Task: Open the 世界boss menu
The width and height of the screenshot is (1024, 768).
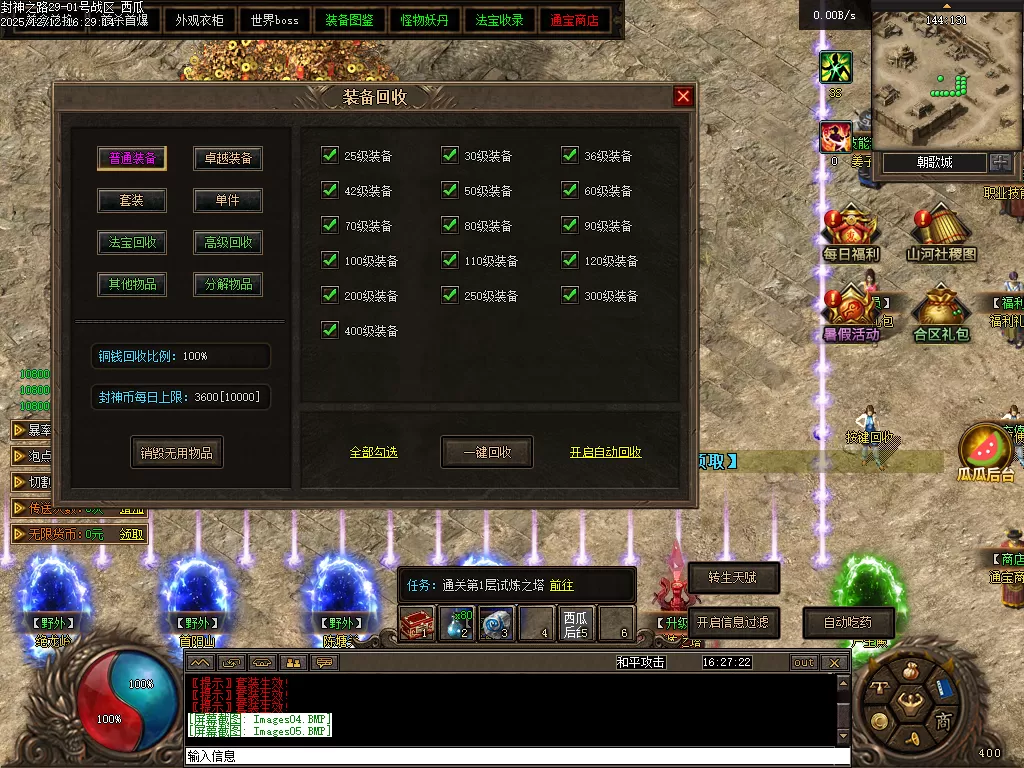Action: pos(275,20)
